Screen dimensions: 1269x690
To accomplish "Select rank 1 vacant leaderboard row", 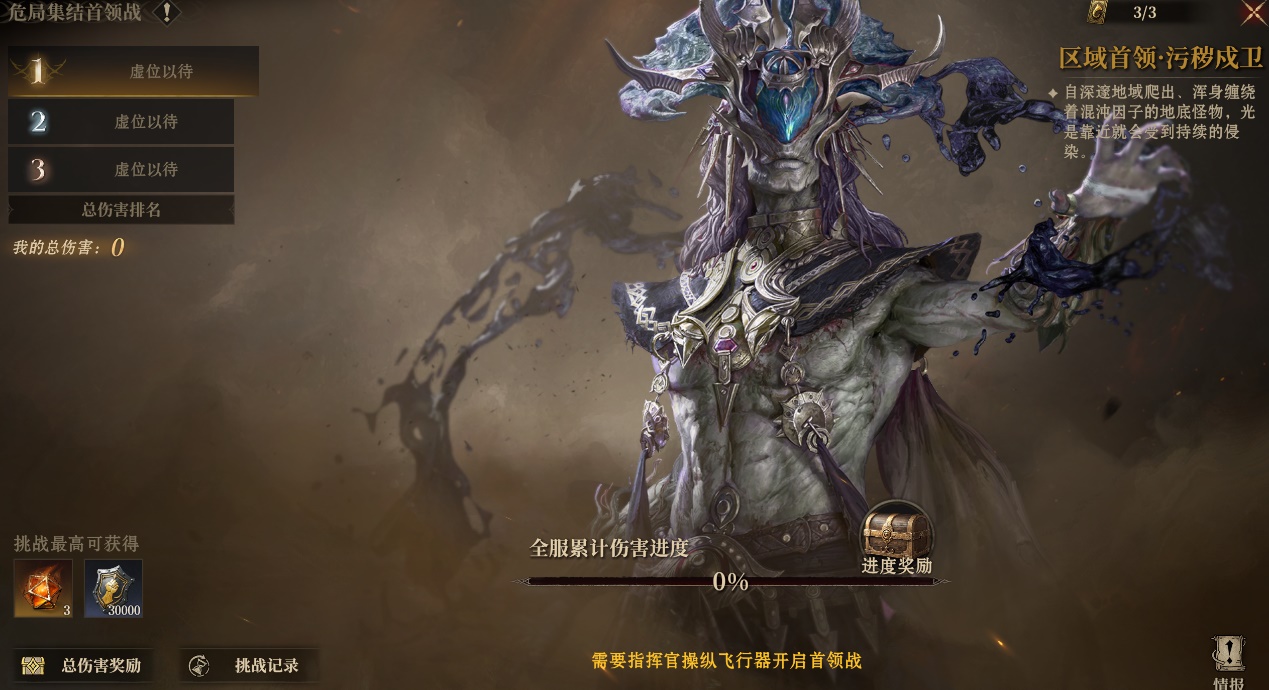I will click(x=133, y=71).
